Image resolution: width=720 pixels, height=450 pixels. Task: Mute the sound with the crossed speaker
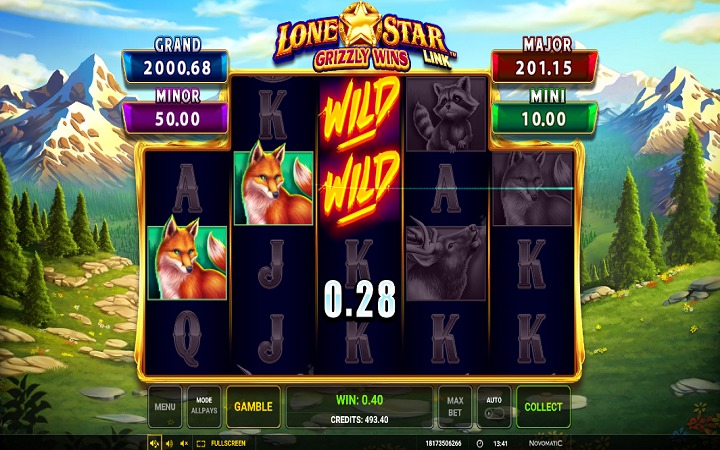(x=184, y=443)
